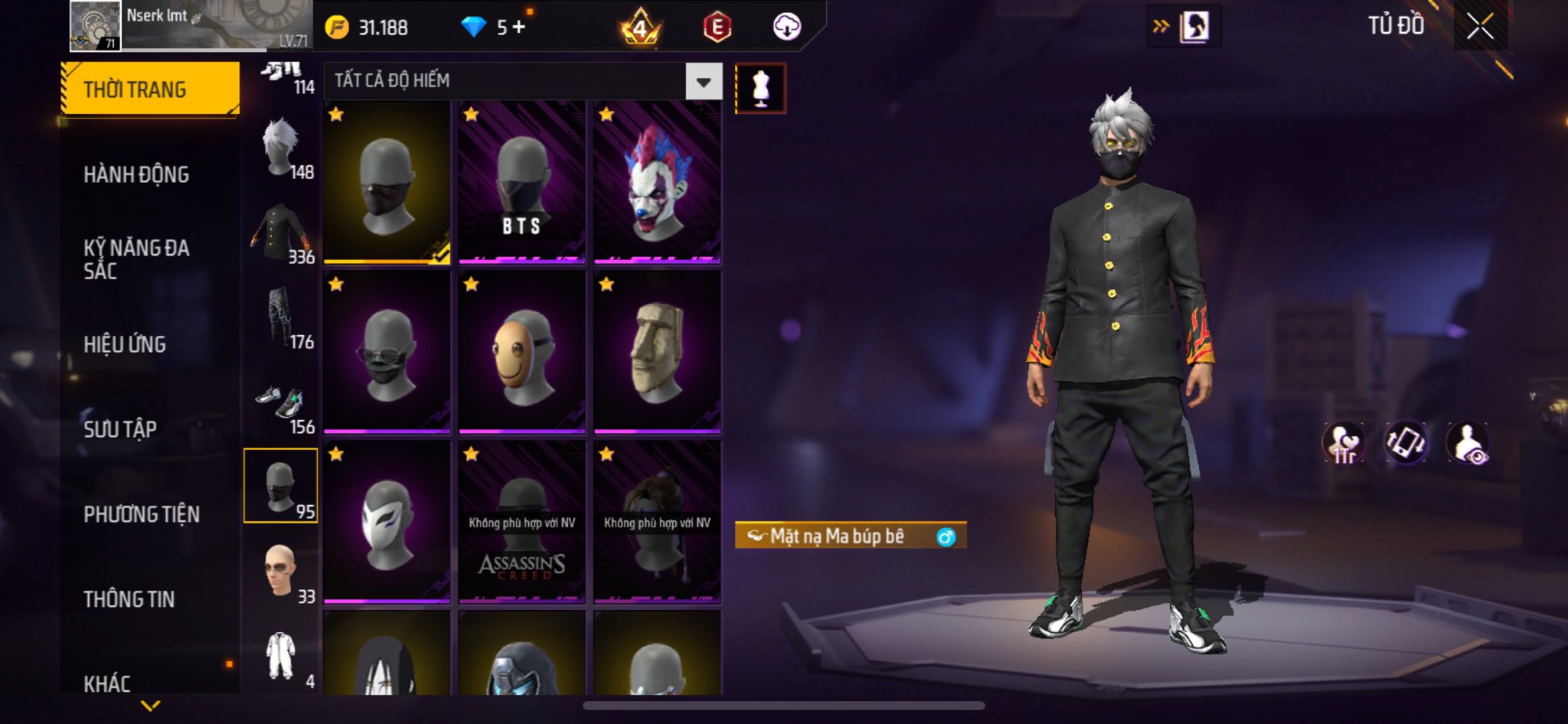Click the cloud download icon
The width and height of the screenshot is (1568, 724).
(786, 28)
